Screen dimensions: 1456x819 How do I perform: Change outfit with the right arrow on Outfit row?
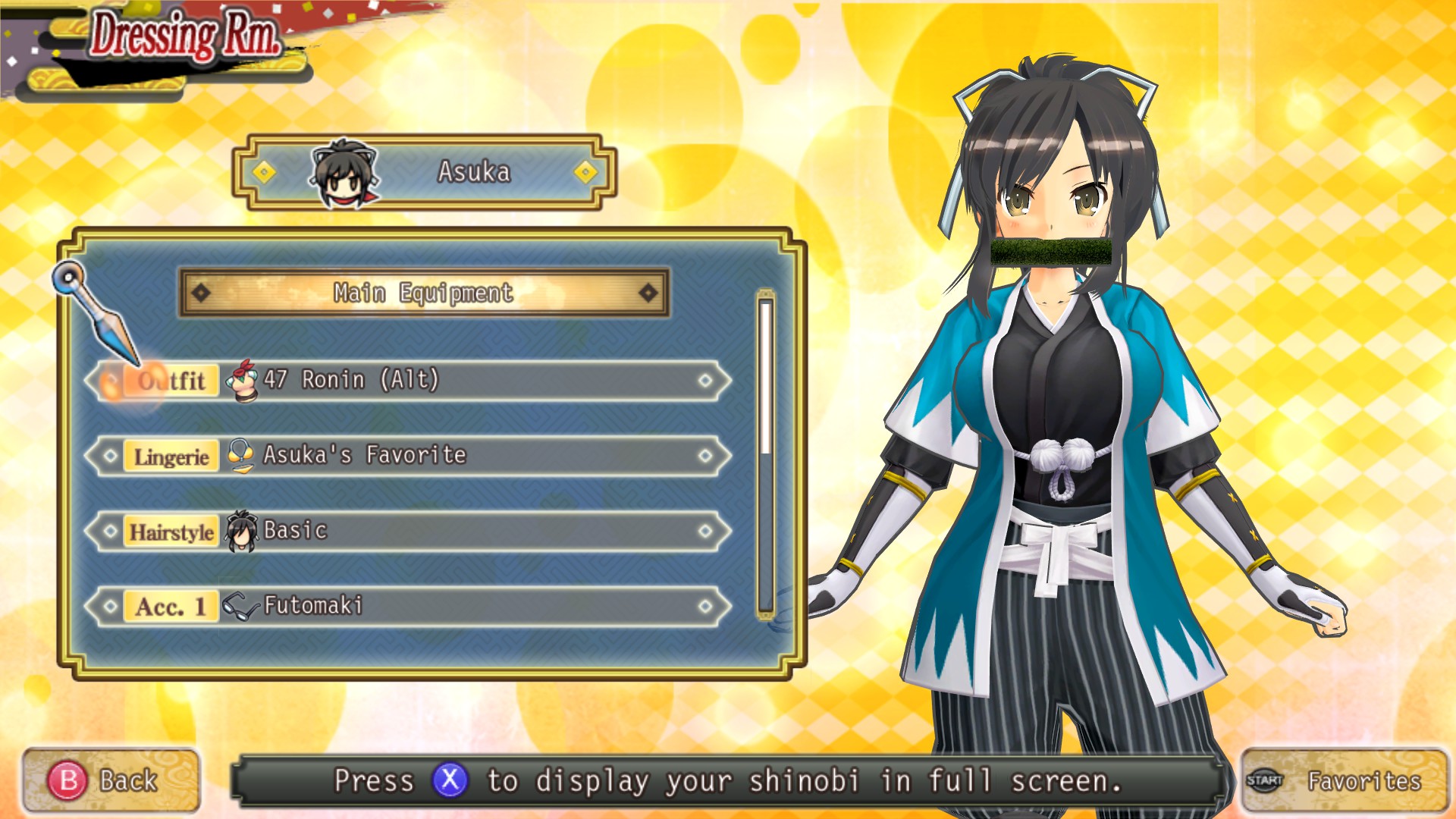point(705,380)
